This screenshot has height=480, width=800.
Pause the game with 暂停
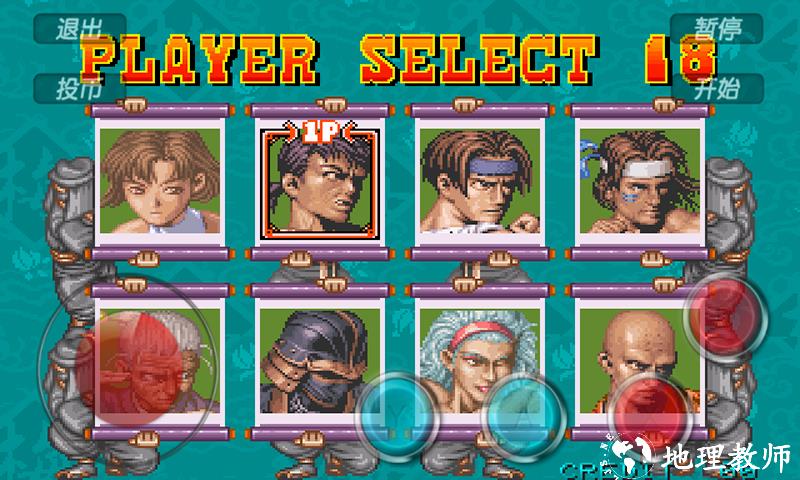(718, 28)
